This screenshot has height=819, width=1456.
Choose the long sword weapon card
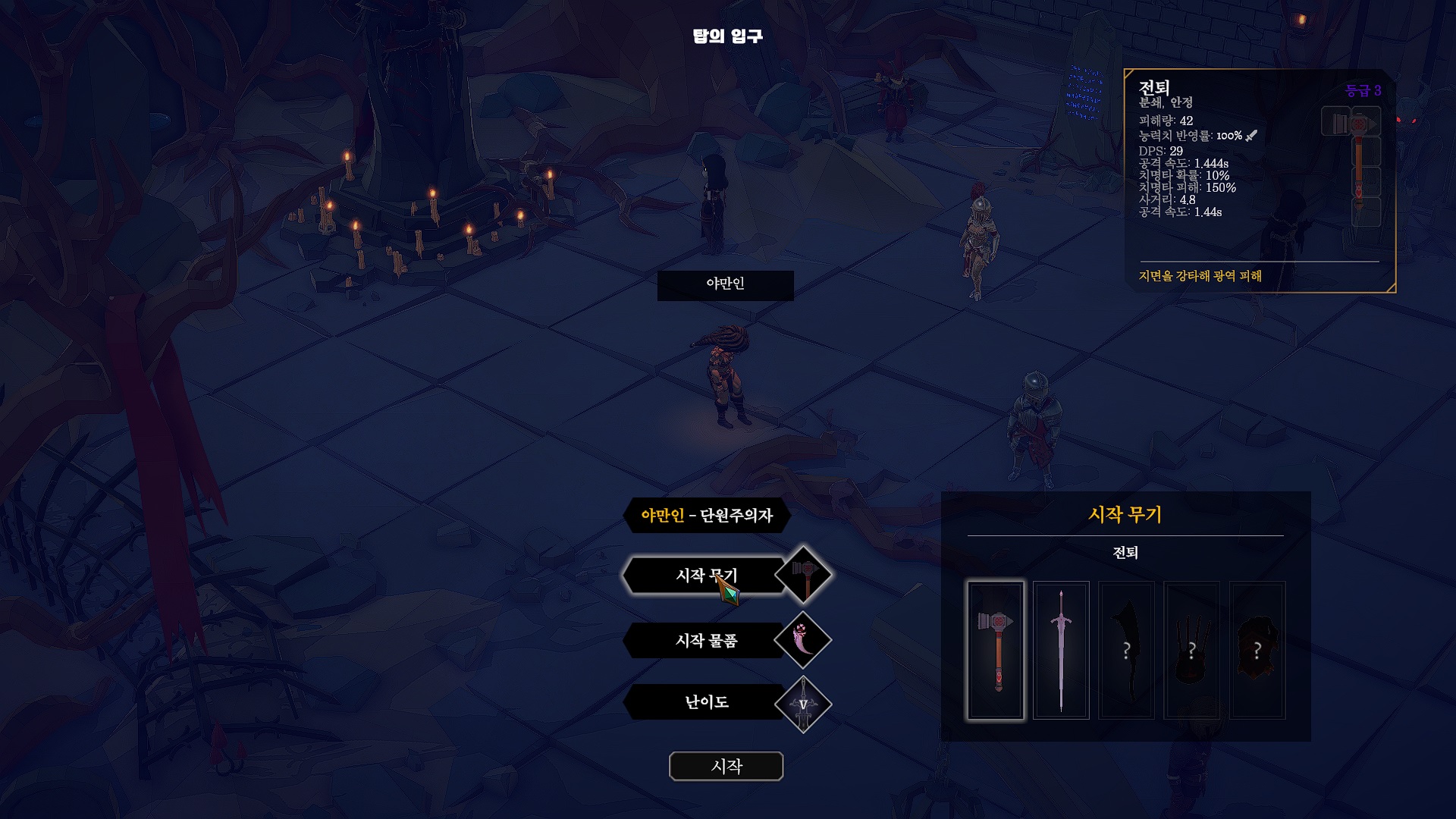[x=1061, y=650]
